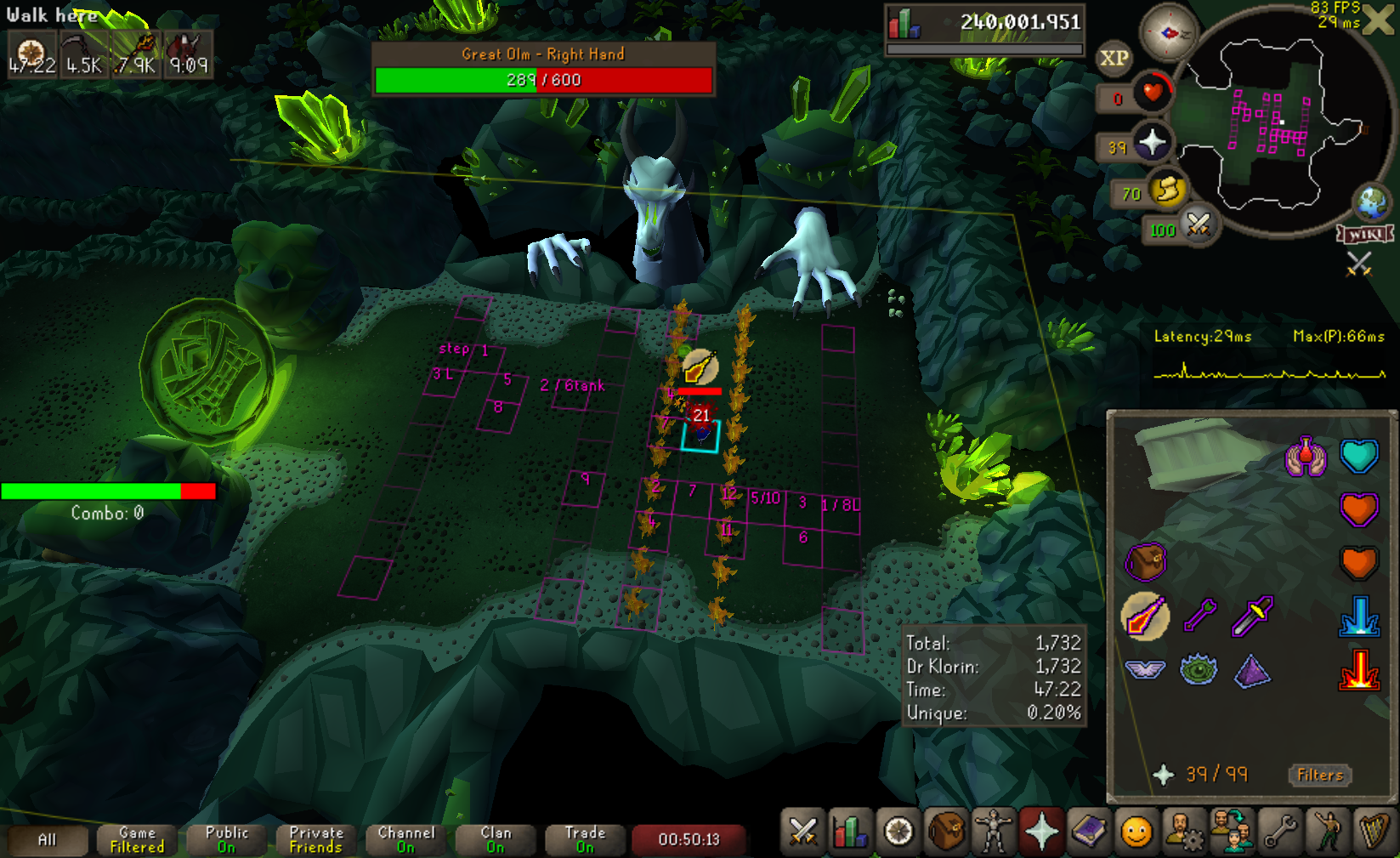1400x858 pixels.
Task: Toggle the XP drops orb
Action: pyautogui.click(x=1114, y=58)
